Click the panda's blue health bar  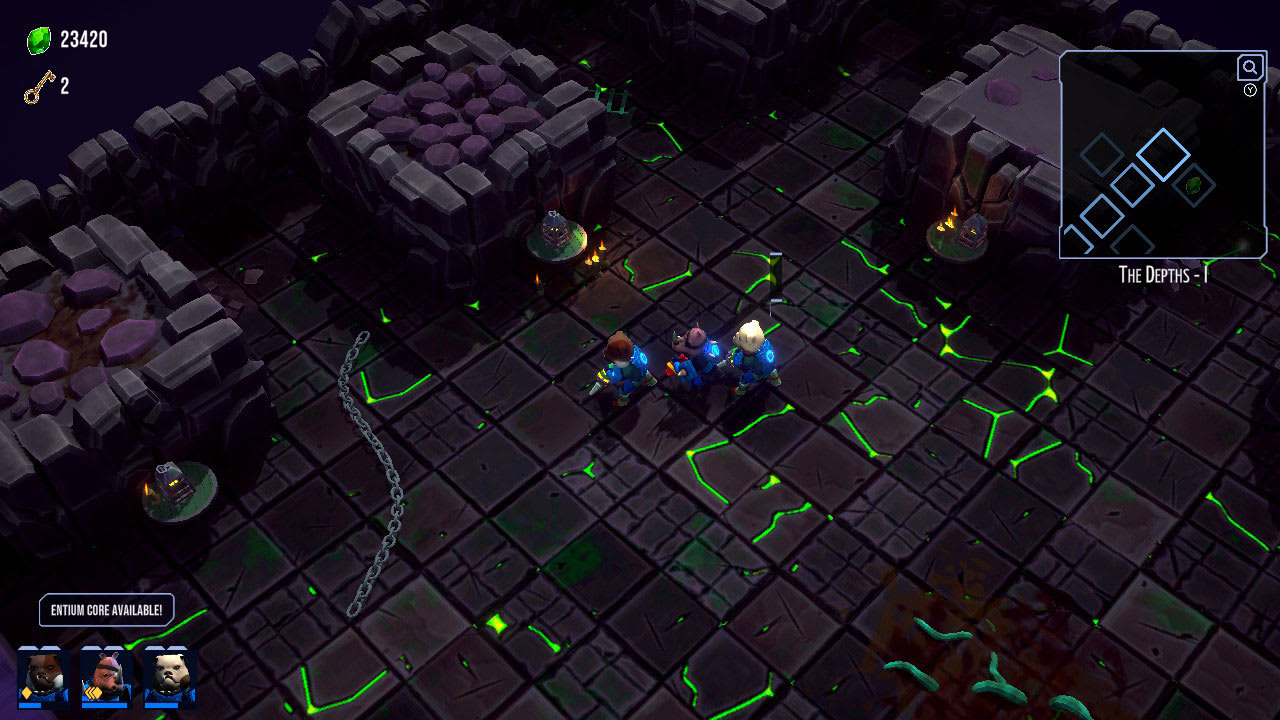160,707
